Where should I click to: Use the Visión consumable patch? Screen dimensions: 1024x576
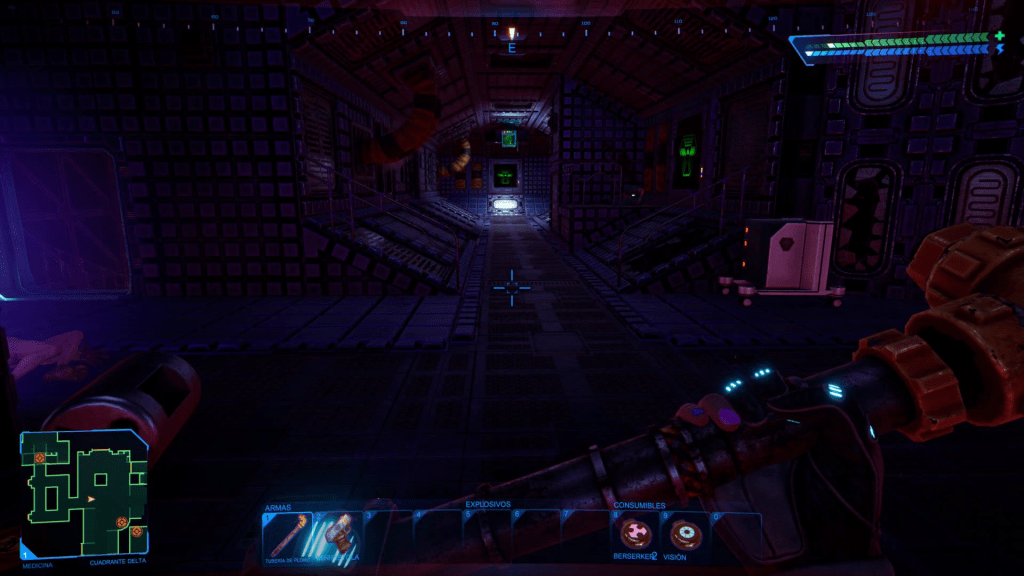(x=685, y=535)
